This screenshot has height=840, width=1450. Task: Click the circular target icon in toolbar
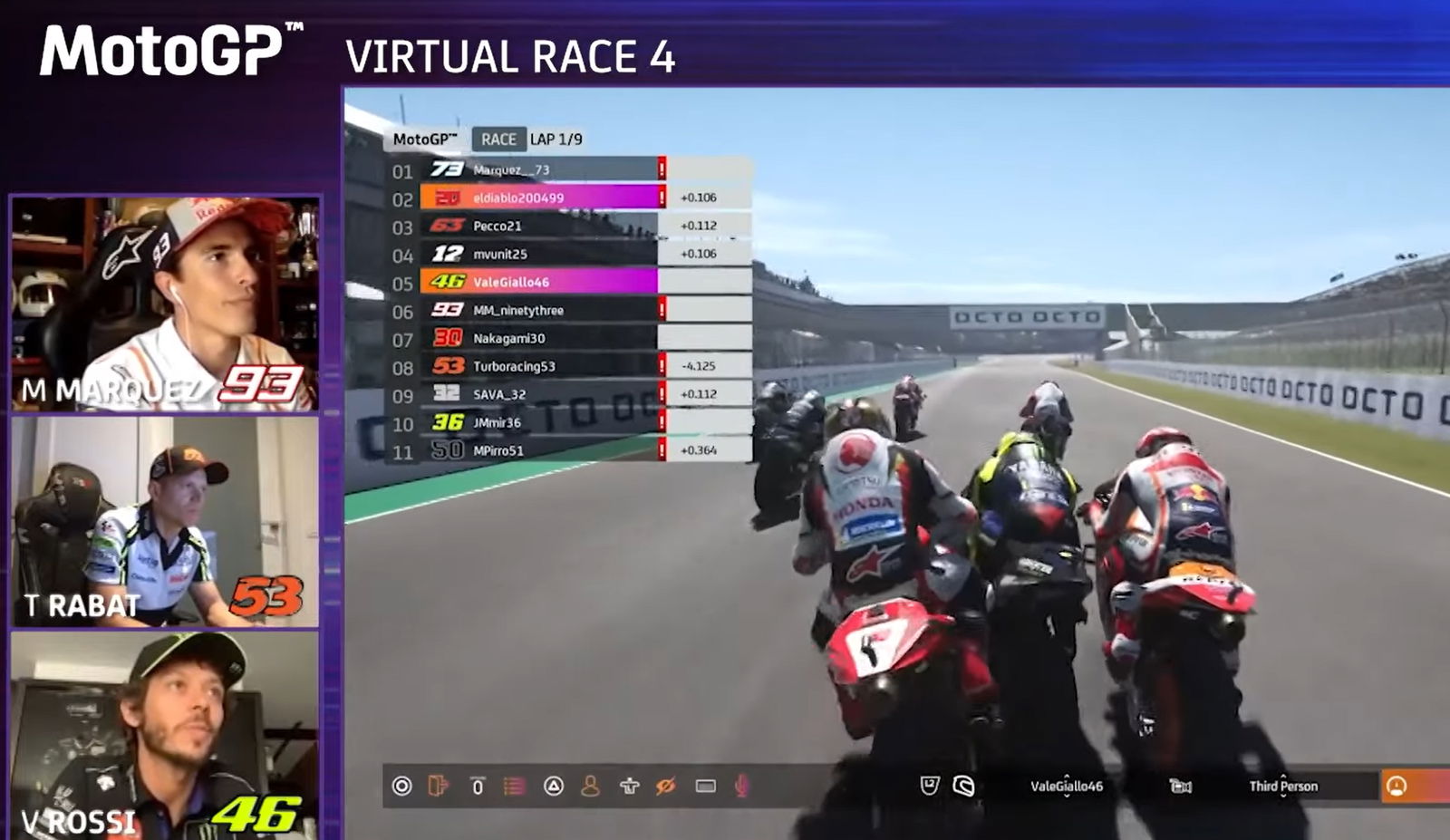pos(401,786)
